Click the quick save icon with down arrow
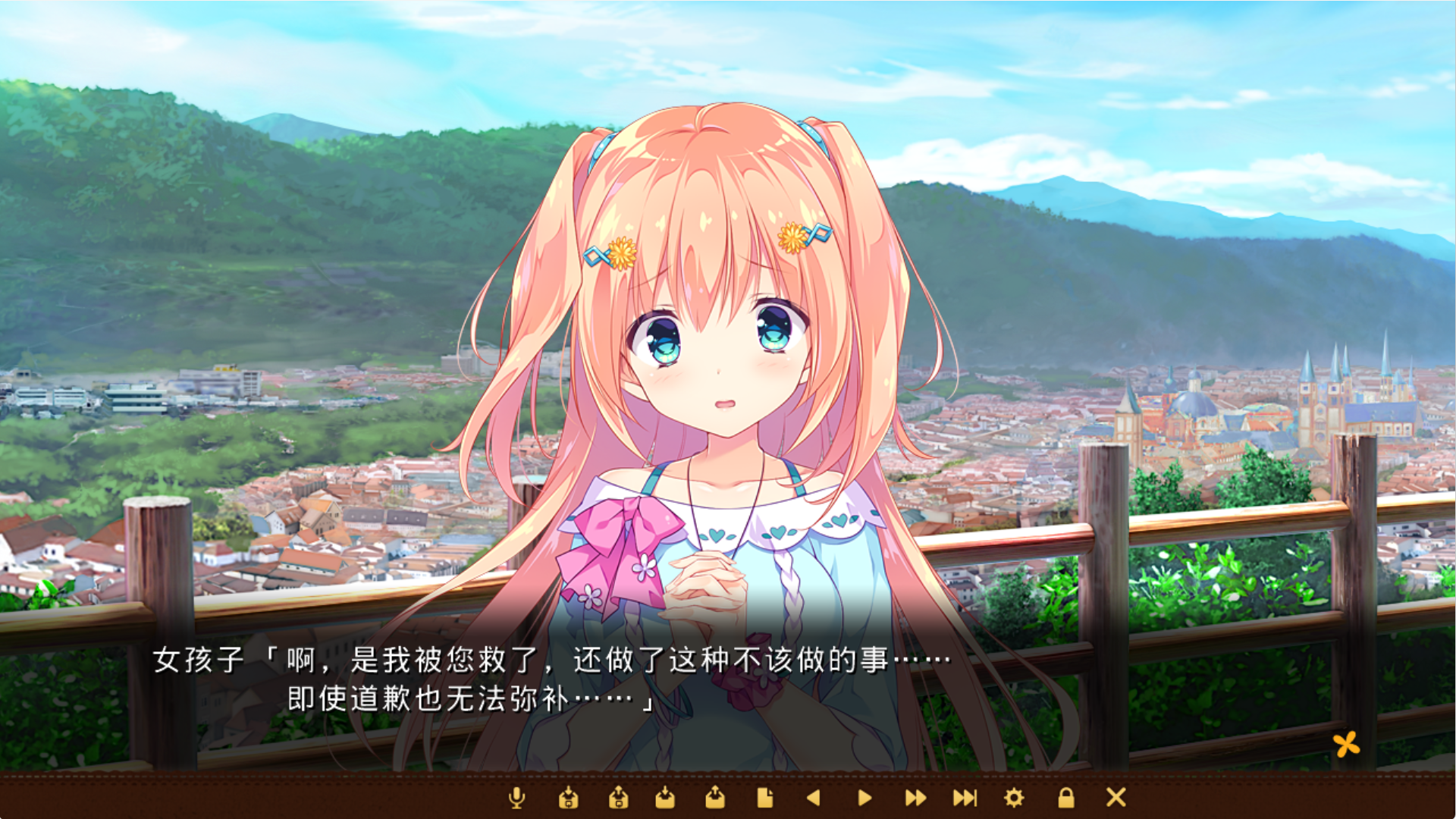This screenshot has height=819, width=1456. point(568,798)
